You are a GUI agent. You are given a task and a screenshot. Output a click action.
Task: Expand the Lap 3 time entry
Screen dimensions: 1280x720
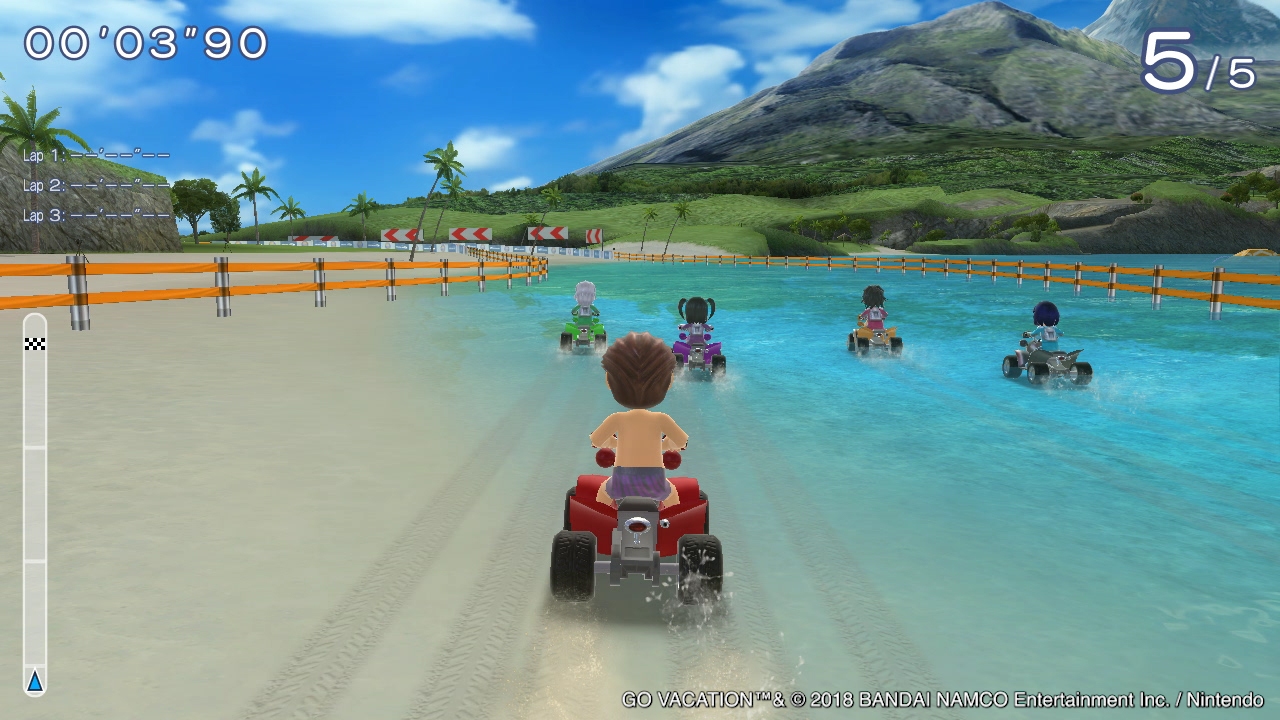point(93,213)
